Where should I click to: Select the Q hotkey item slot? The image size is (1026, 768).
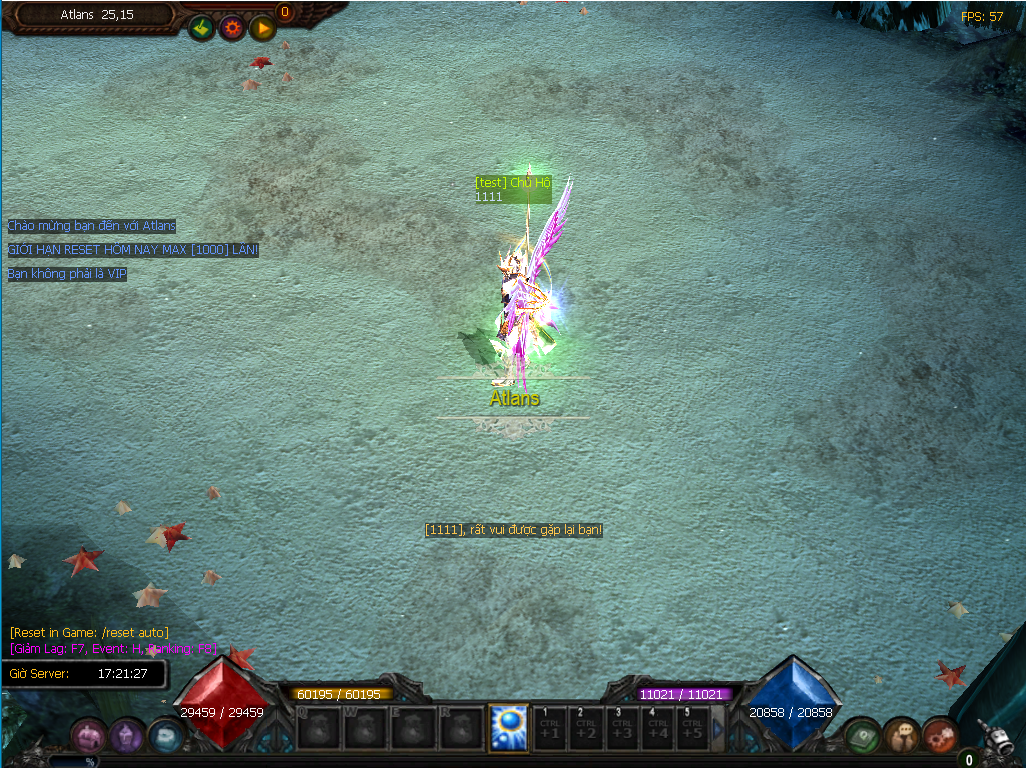[319, 728]
